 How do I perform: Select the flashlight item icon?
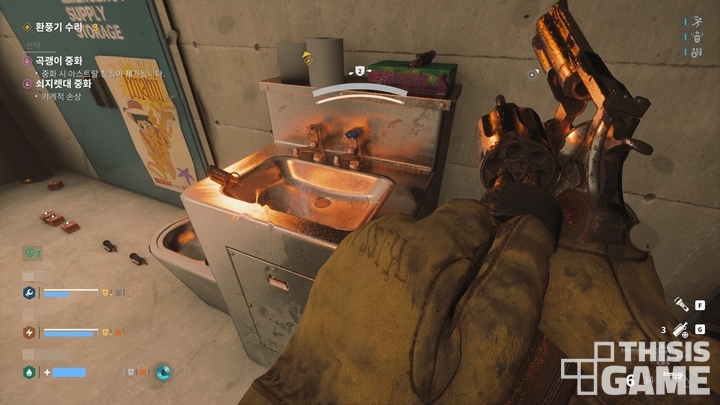pos(679,304)
